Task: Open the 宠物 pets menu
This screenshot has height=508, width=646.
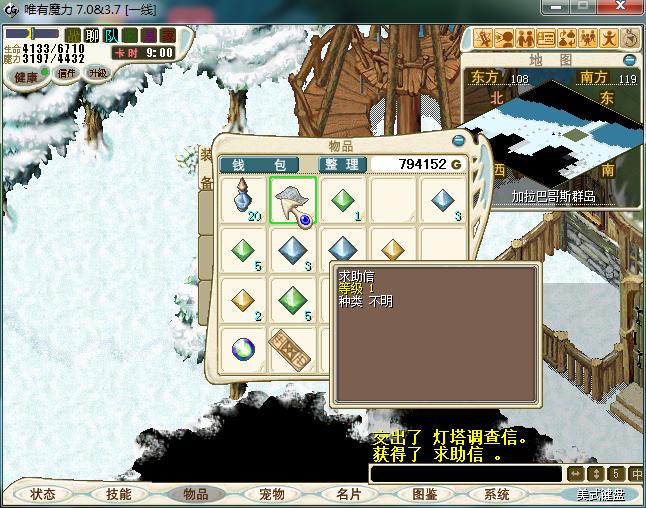Action: (x=271, y=494)
